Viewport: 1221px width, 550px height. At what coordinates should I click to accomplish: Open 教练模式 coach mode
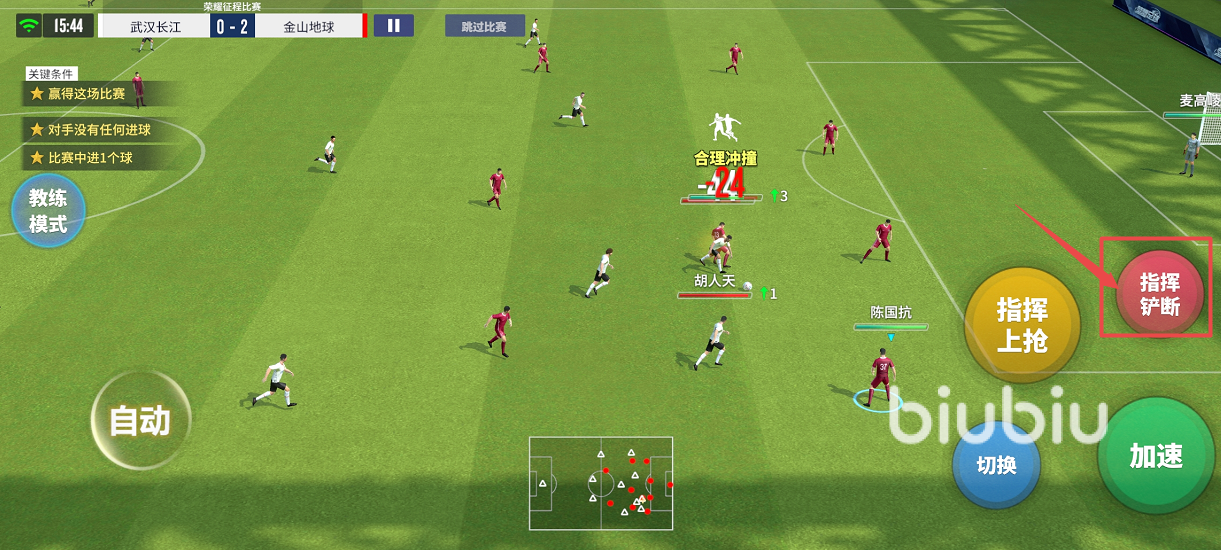[48, 211]
